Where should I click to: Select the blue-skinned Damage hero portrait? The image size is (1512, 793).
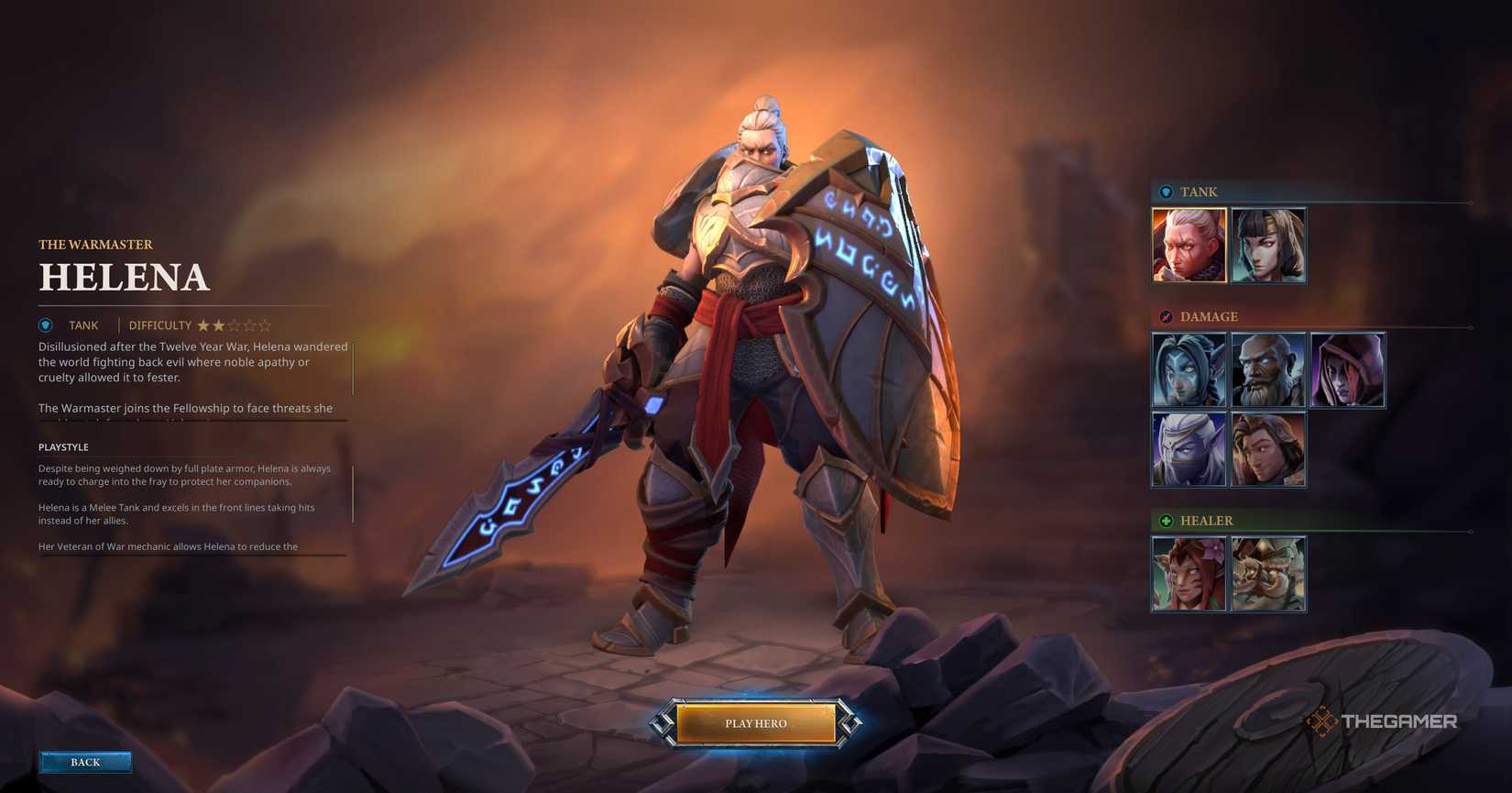pyautogui.click(x=1189, y=369)
